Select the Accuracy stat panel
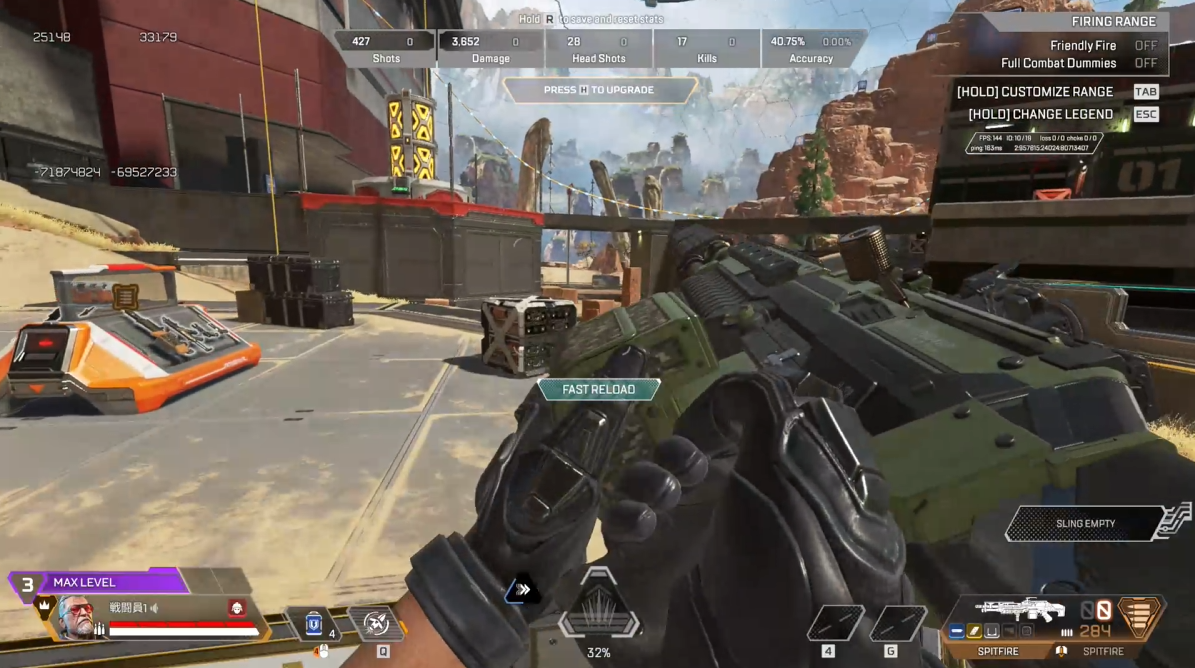Image resolution: width=1195 pixels, height=668 pixels. 811,49
